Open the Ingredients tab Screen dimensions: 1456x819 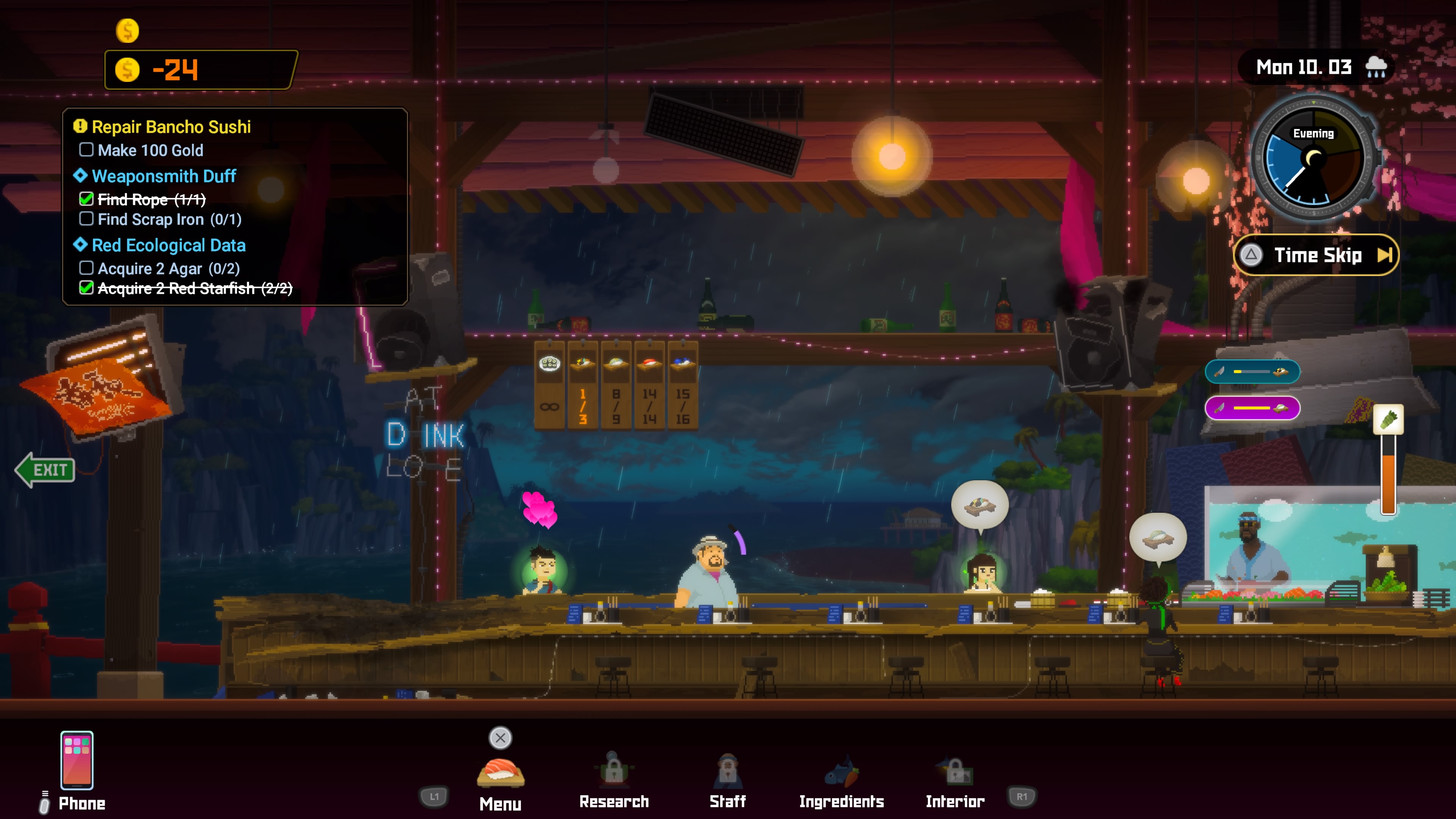click(841, 780)
